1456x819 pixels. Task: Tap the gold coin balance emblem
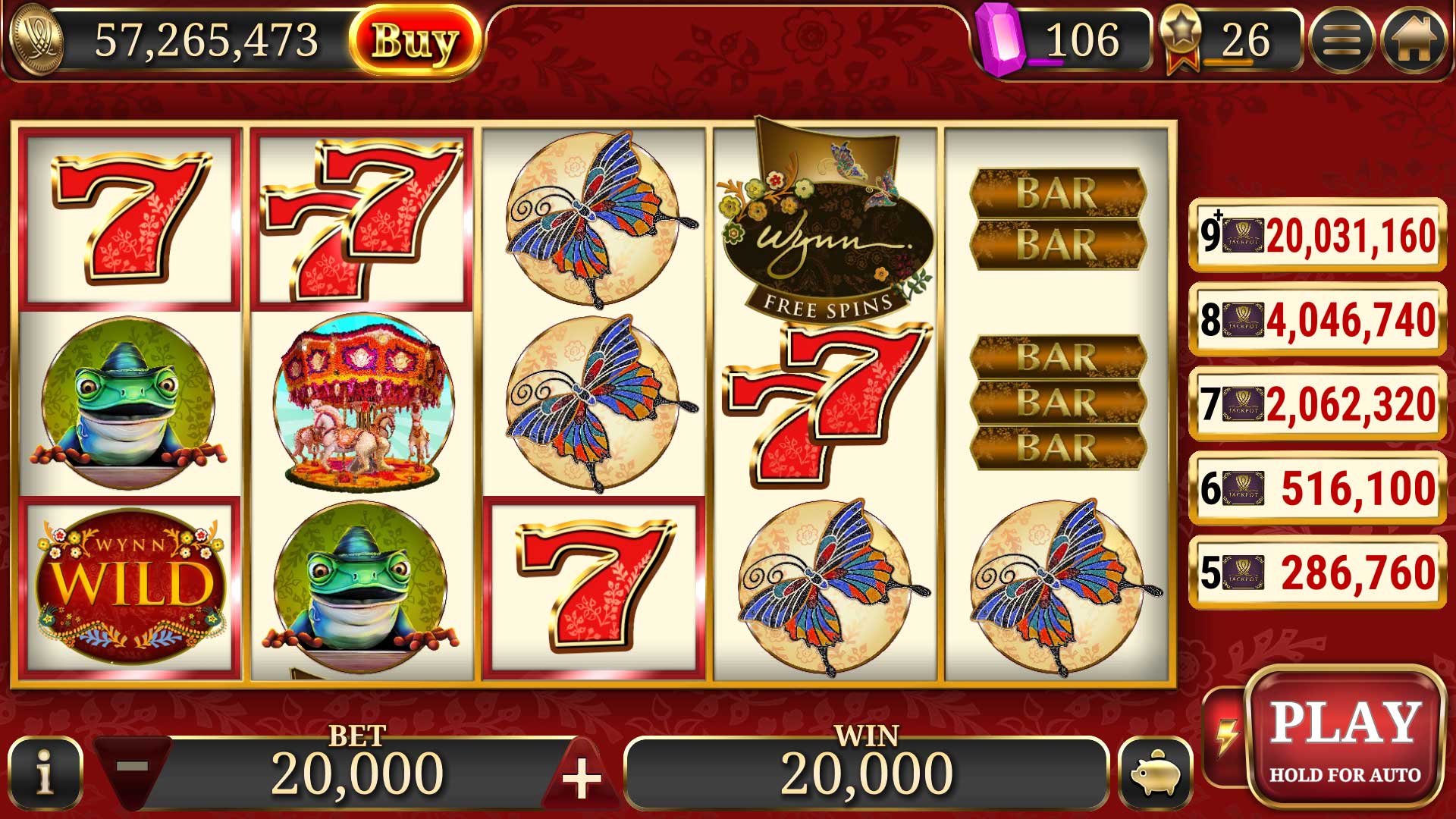pos(36,41)
